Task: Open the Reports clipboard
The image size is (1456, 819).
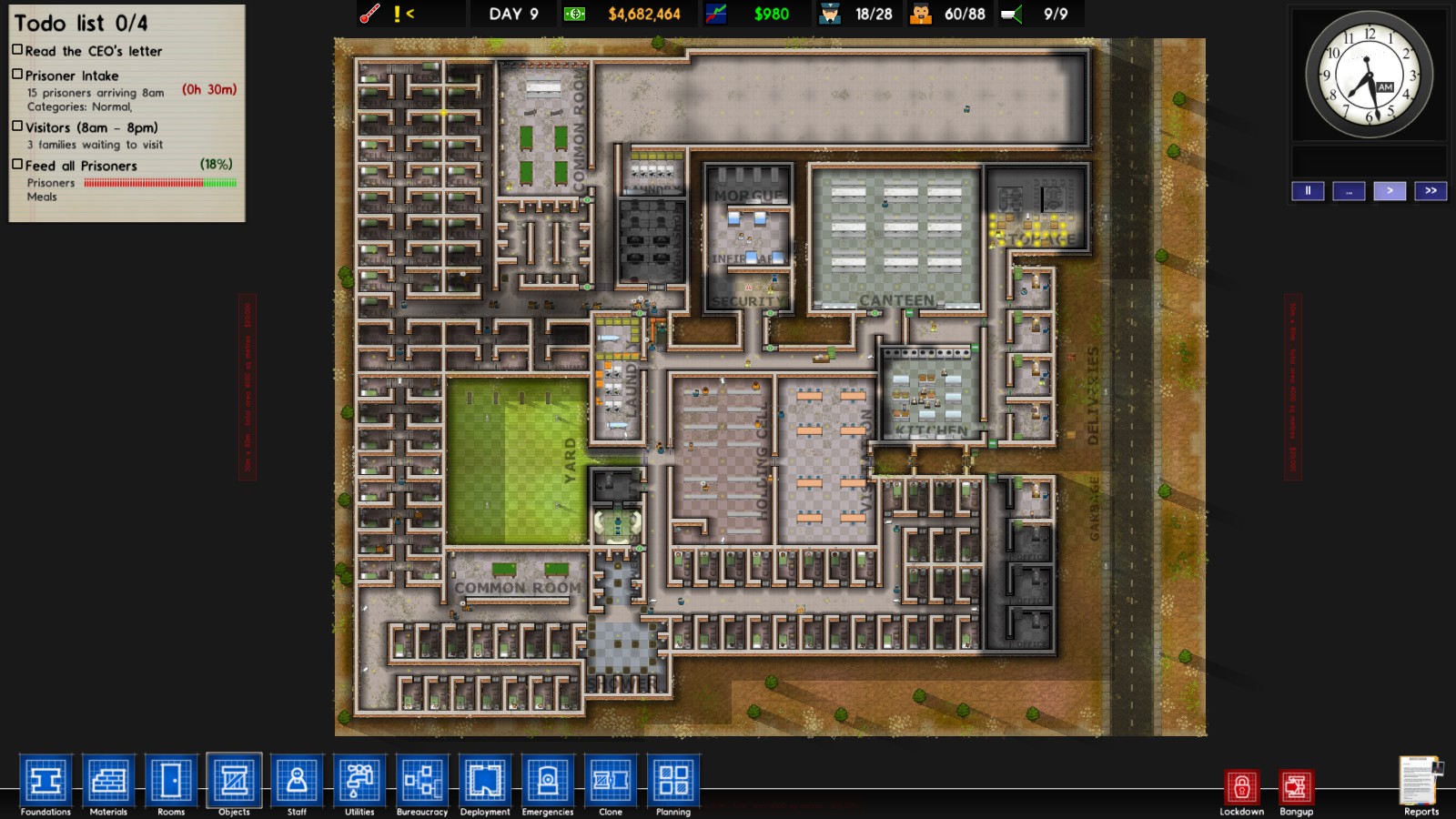Action: pos(1421,781)
